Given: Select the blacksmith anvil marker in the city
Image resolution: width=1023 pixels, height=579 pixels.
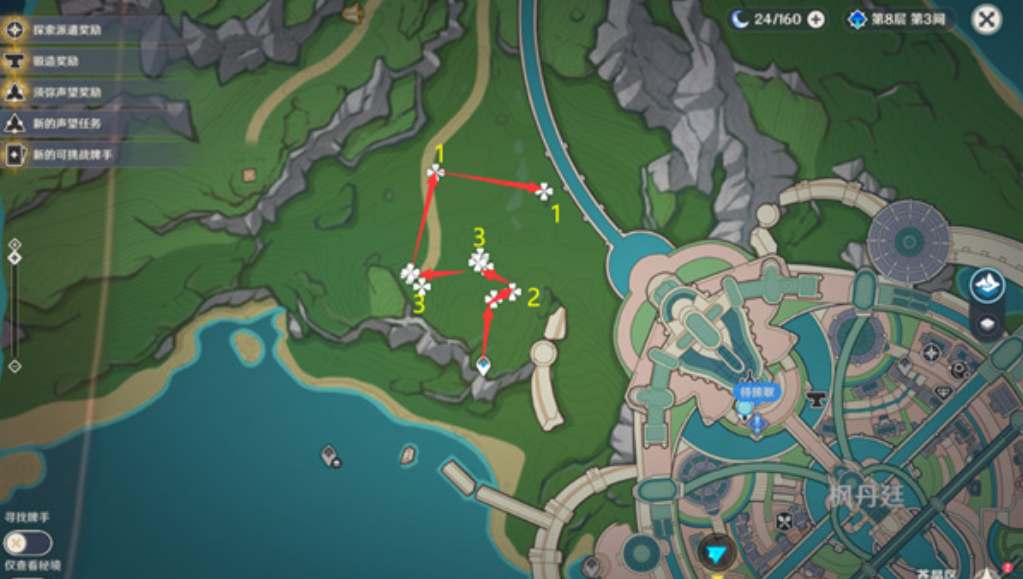Looking at the screenshot, I should click(816, 399).
